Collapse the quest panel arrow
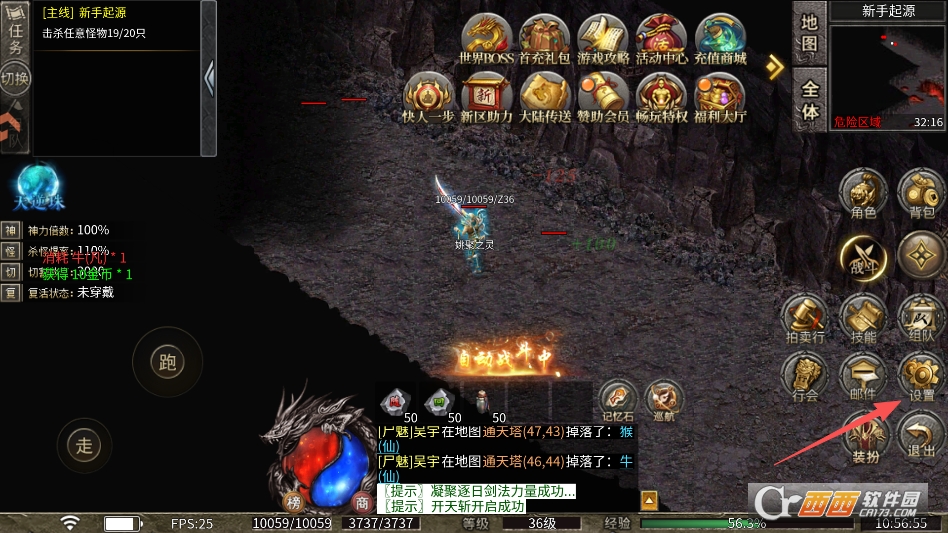Viewport: 948px width, 533px height. pyautogui.click(x=208, y=78)
